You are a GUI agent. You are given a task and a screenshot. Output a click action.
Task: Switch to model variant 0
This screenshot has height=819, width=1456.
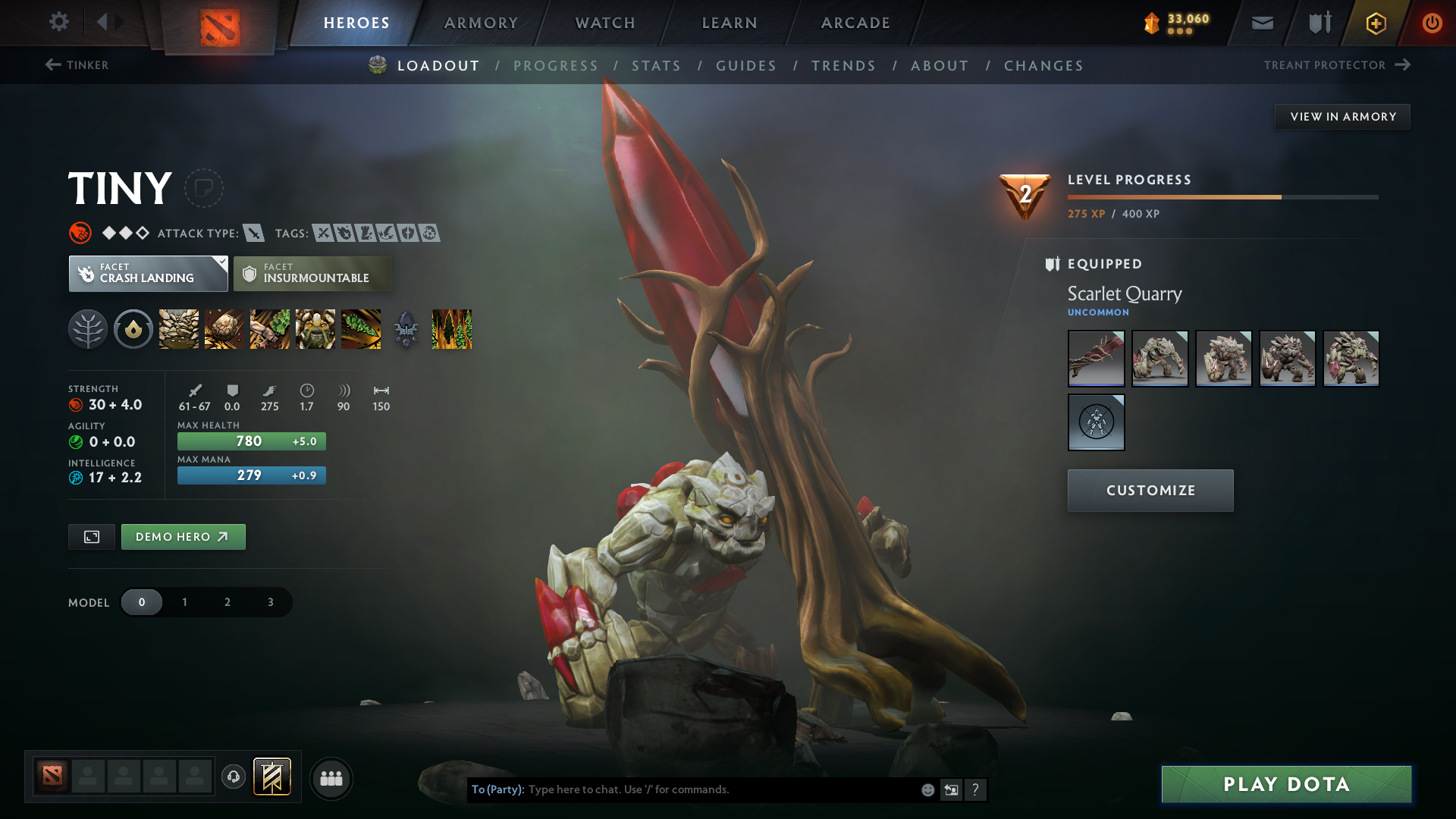click(x=142, y=602)
